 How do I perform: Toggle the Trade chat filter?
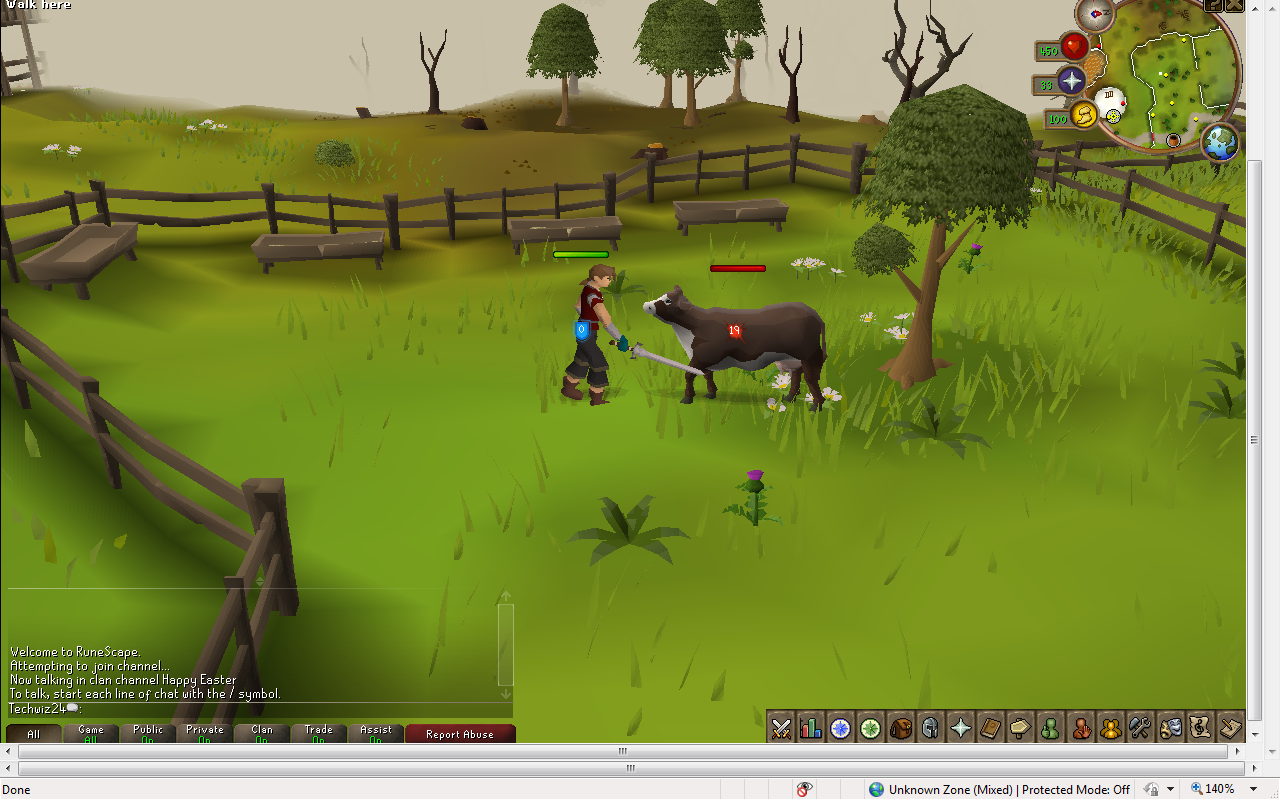318,731
